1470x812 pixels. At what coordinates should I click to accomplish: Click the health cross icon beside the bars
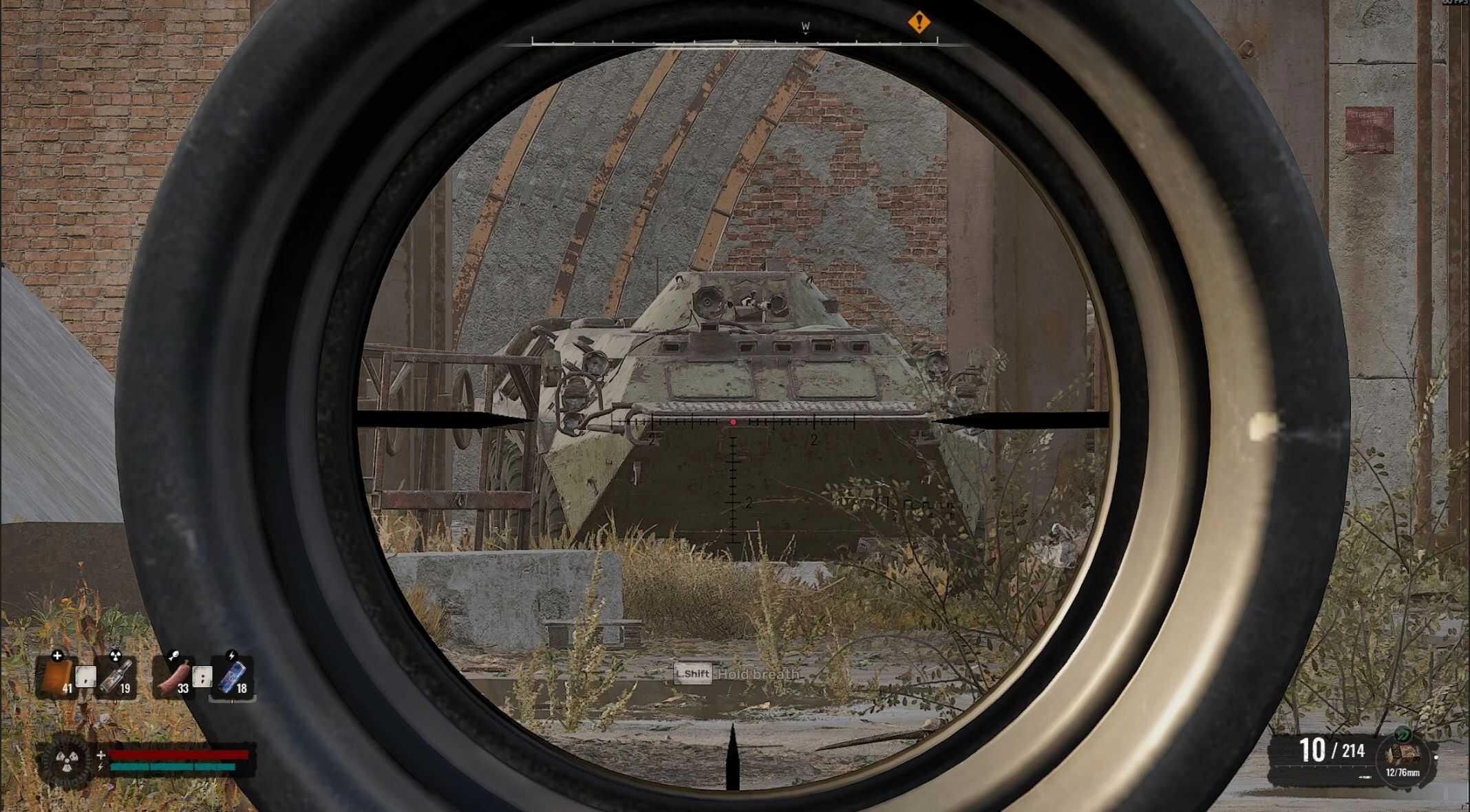tap(101, 754)
